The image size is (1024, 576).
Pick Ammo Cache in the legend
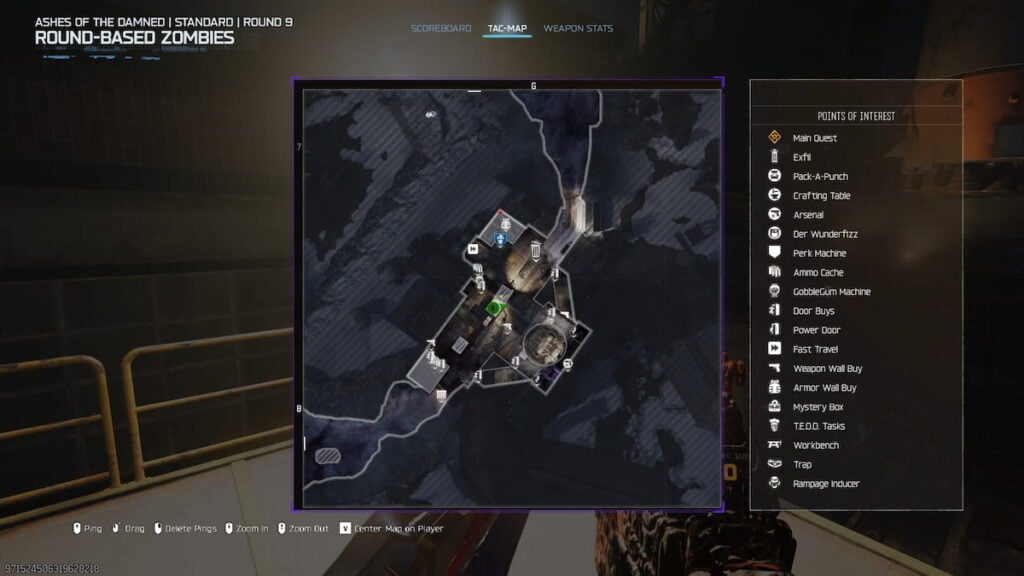coord(818,273)
